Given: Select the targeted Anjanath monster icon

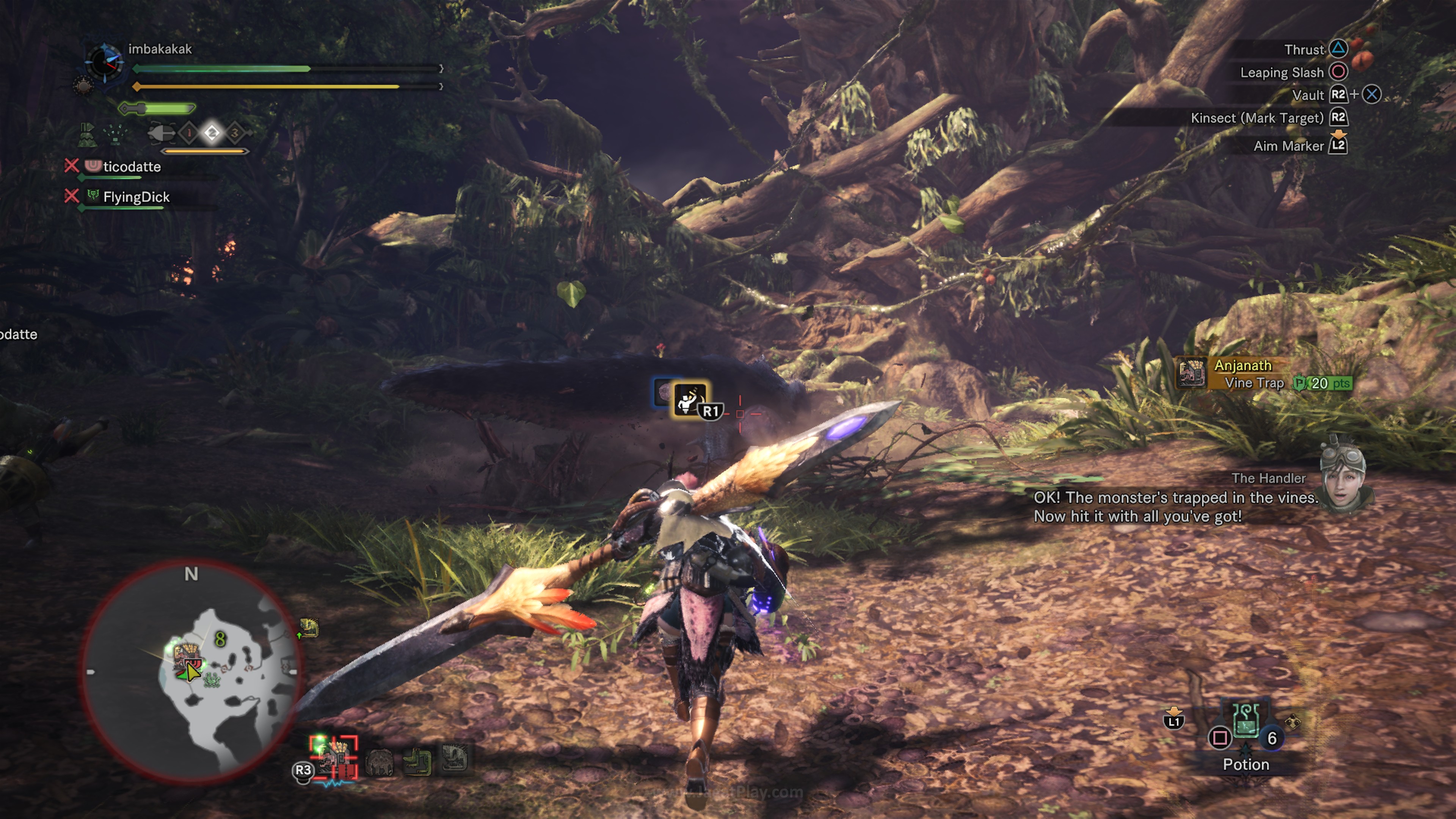Looking at the screenshot, I should pos(334,758).
